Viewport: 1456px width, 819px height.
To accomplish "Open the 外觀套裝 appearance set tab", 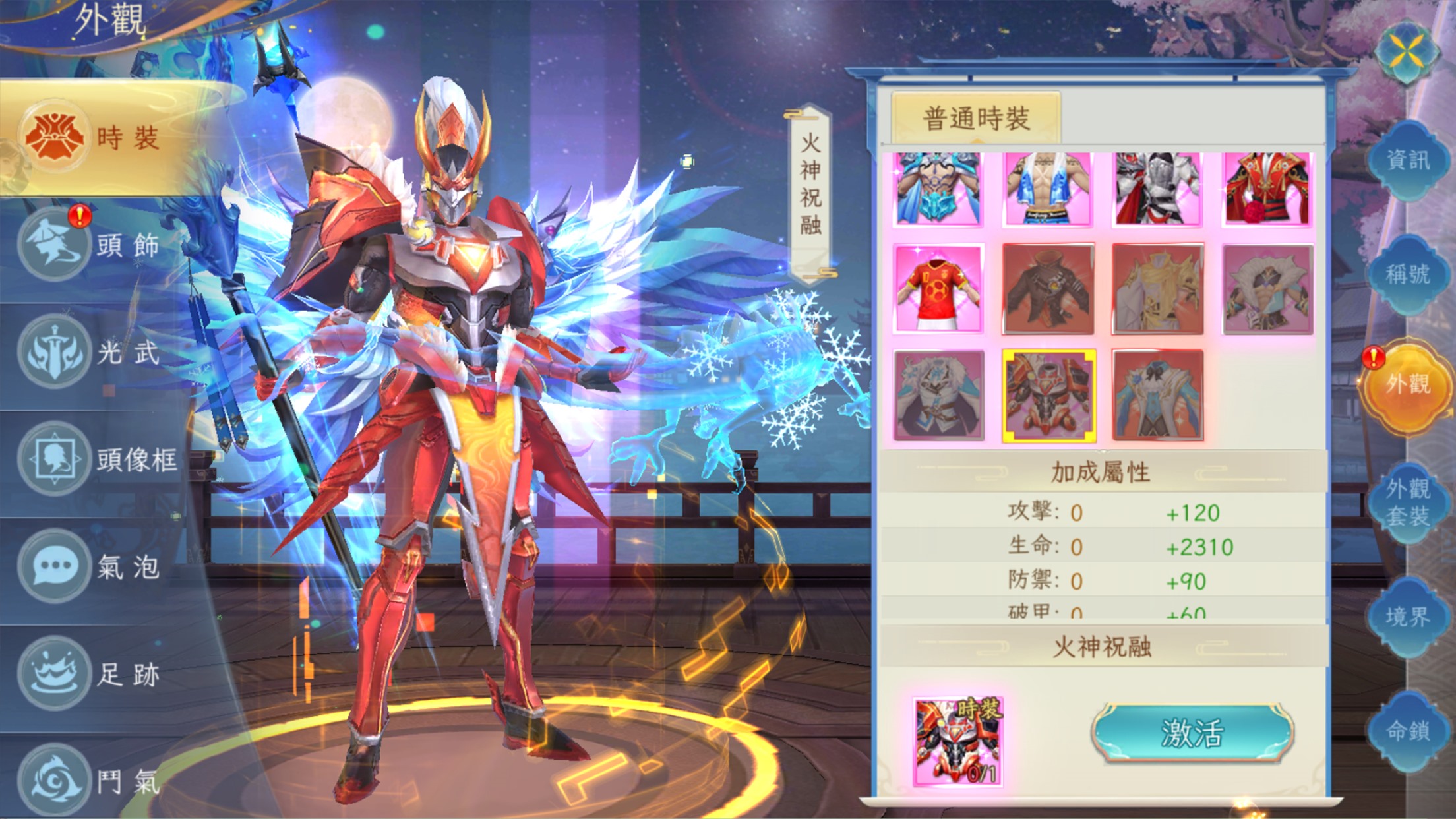I will coord(1408,502).
